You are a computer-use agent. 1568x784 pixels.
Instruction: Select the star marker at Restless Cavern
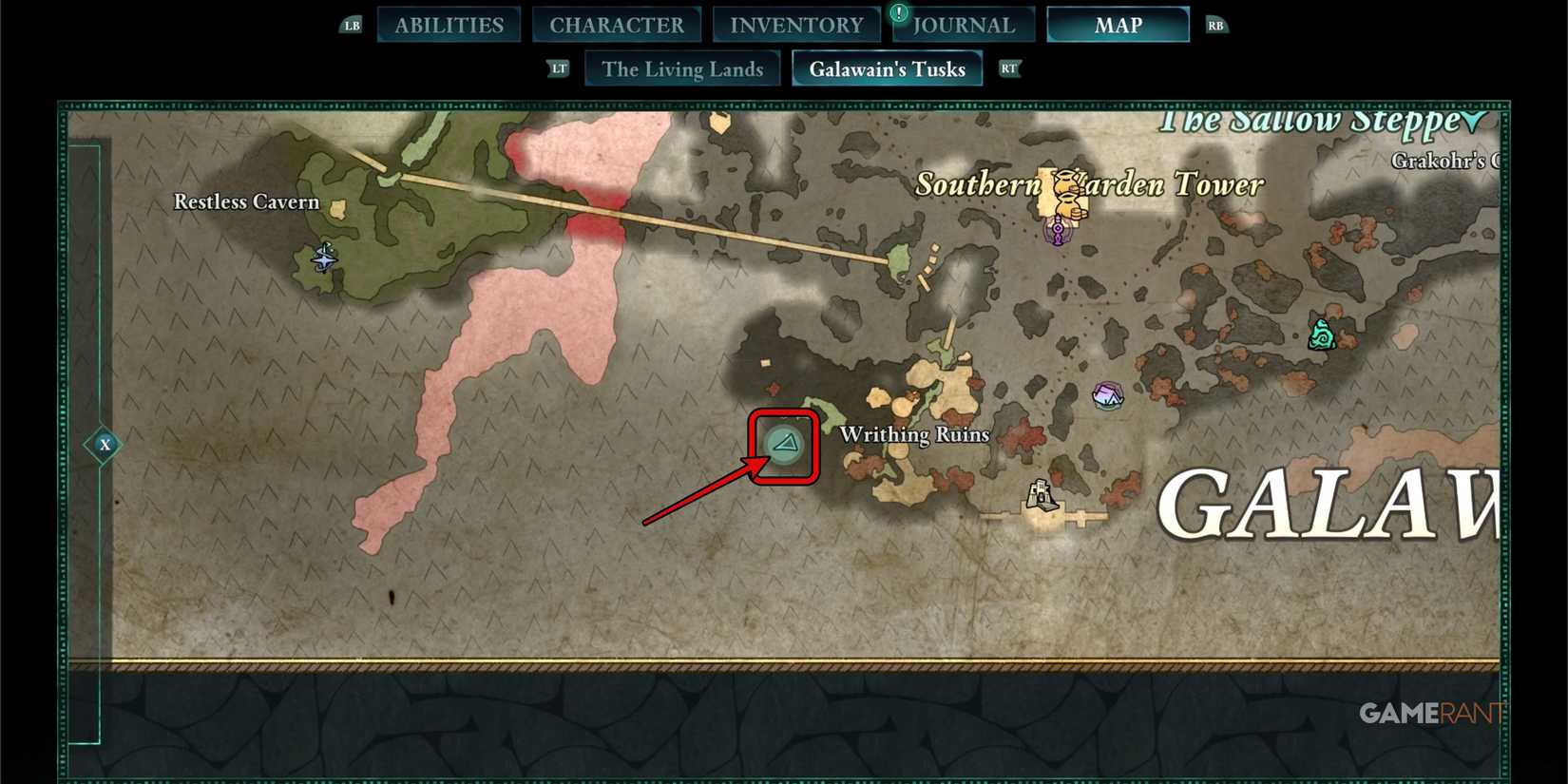coord(323,258)
